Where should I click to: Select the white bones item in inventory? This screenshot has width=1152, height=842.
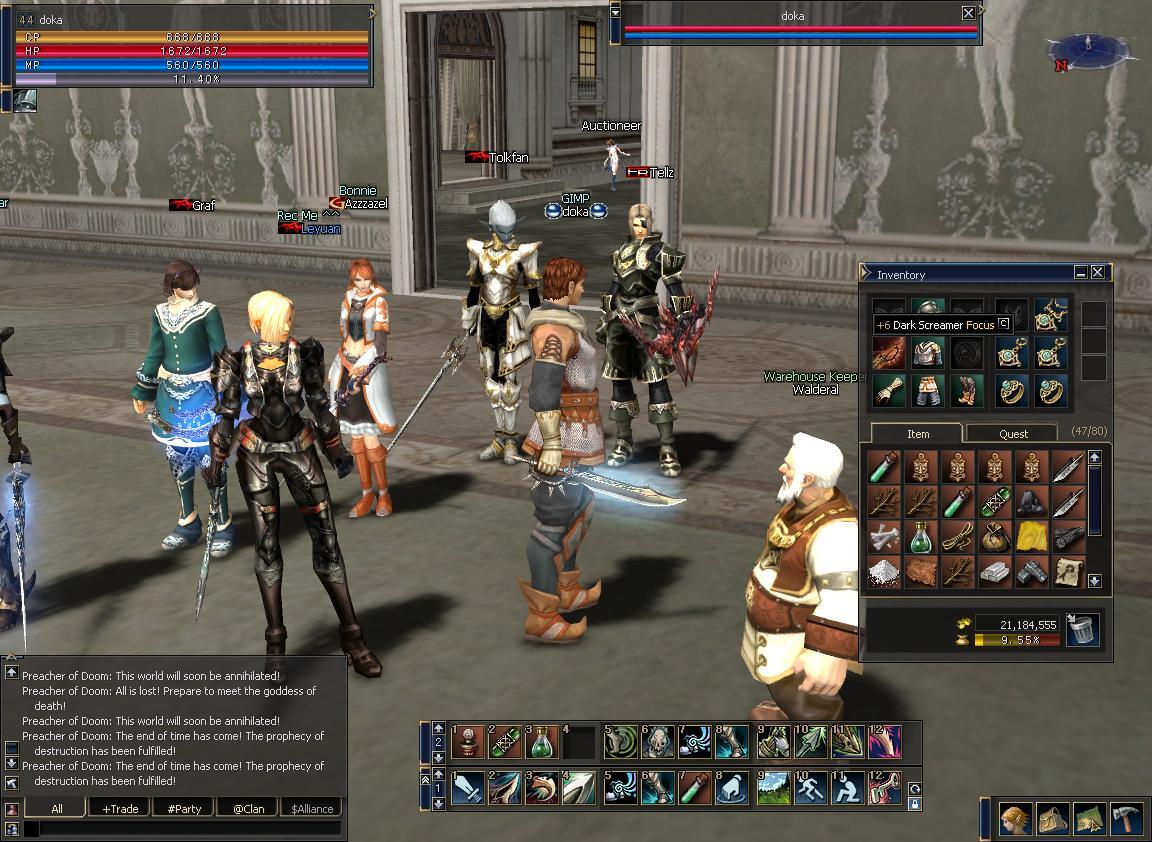[x=883, y=538]
